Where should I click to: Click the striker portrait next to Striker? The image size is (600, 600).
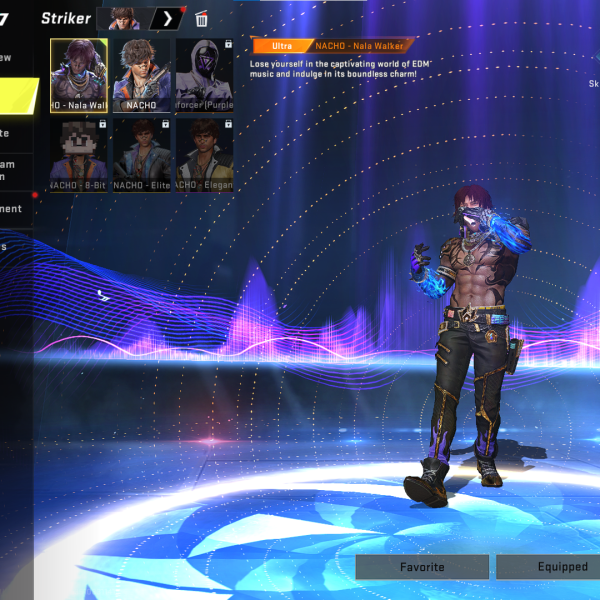(123, 19)
